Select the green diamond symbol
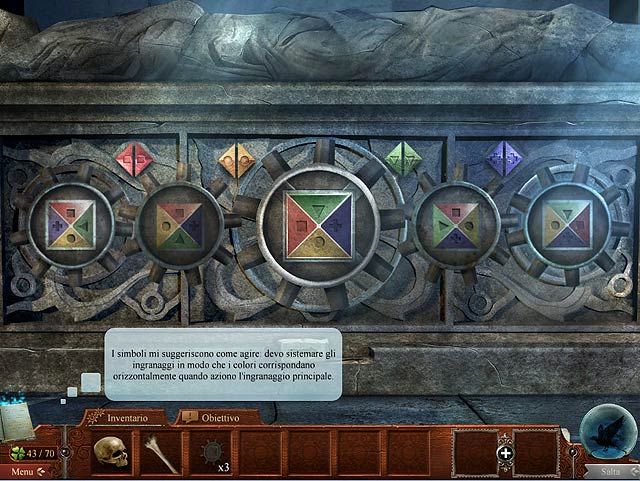This screenshot has width=640, height=481. coord(404,159)
